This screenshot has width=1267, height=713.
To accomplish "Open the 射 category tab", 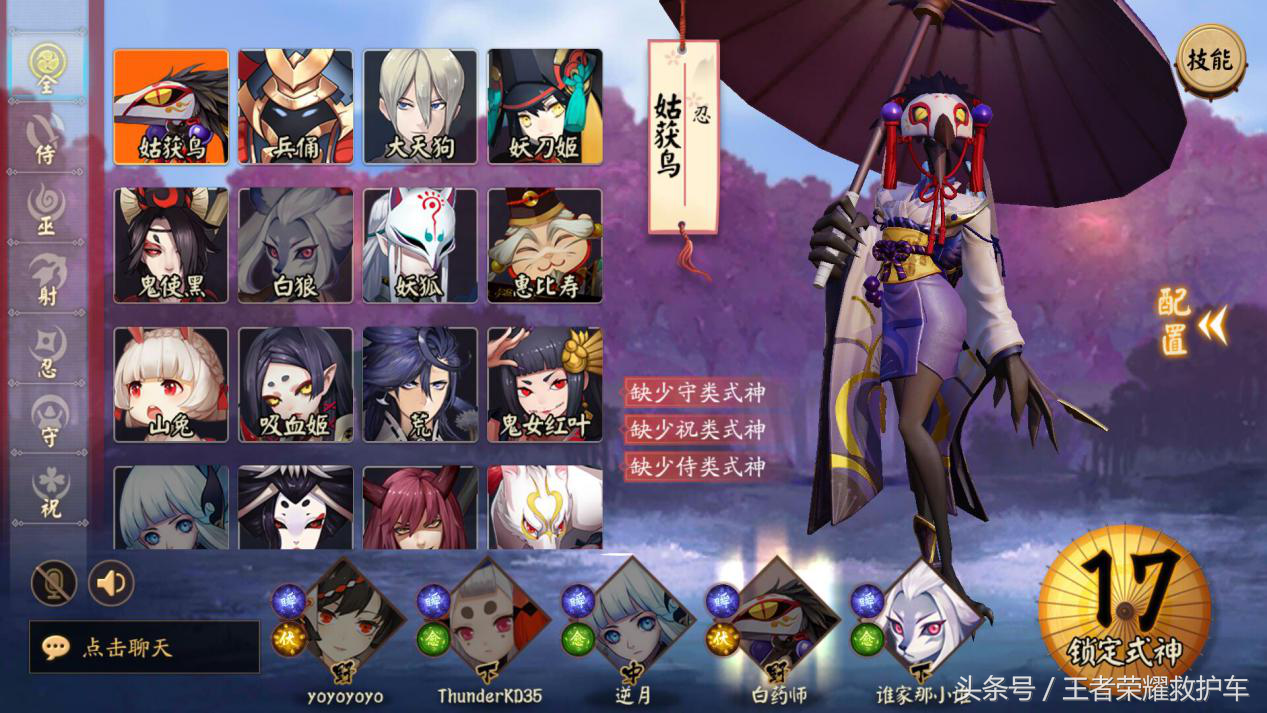I will pos(48,279).
